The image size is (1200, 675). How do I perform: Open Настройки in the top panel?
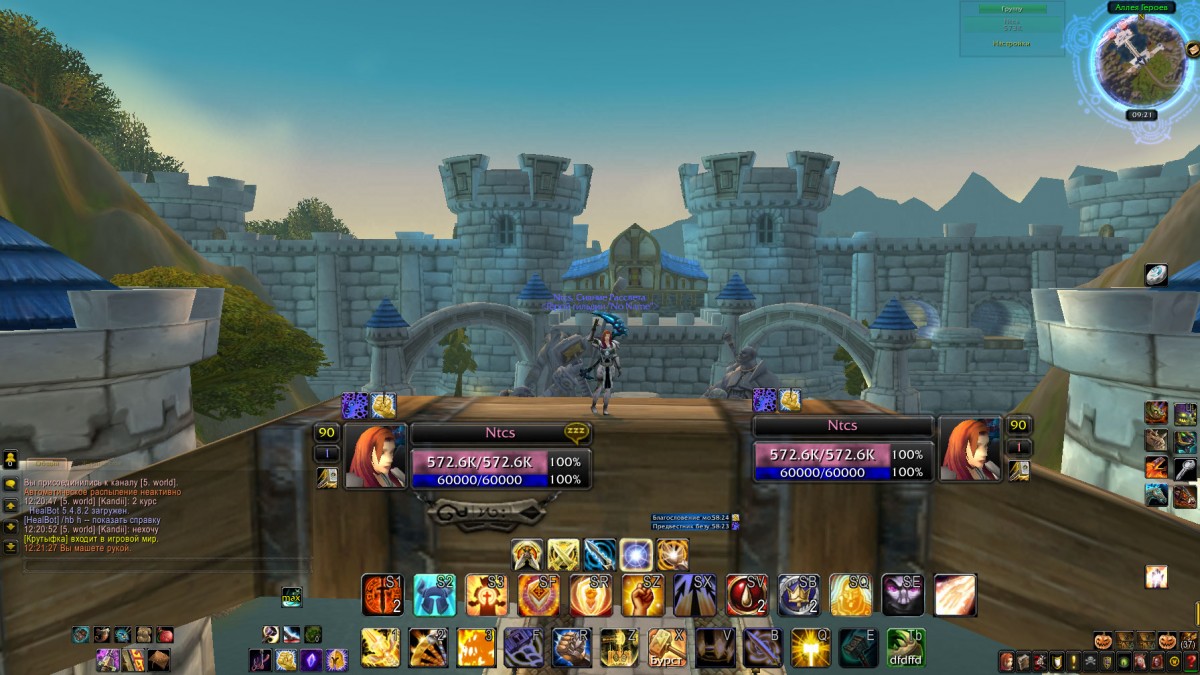pos(1011,44)
